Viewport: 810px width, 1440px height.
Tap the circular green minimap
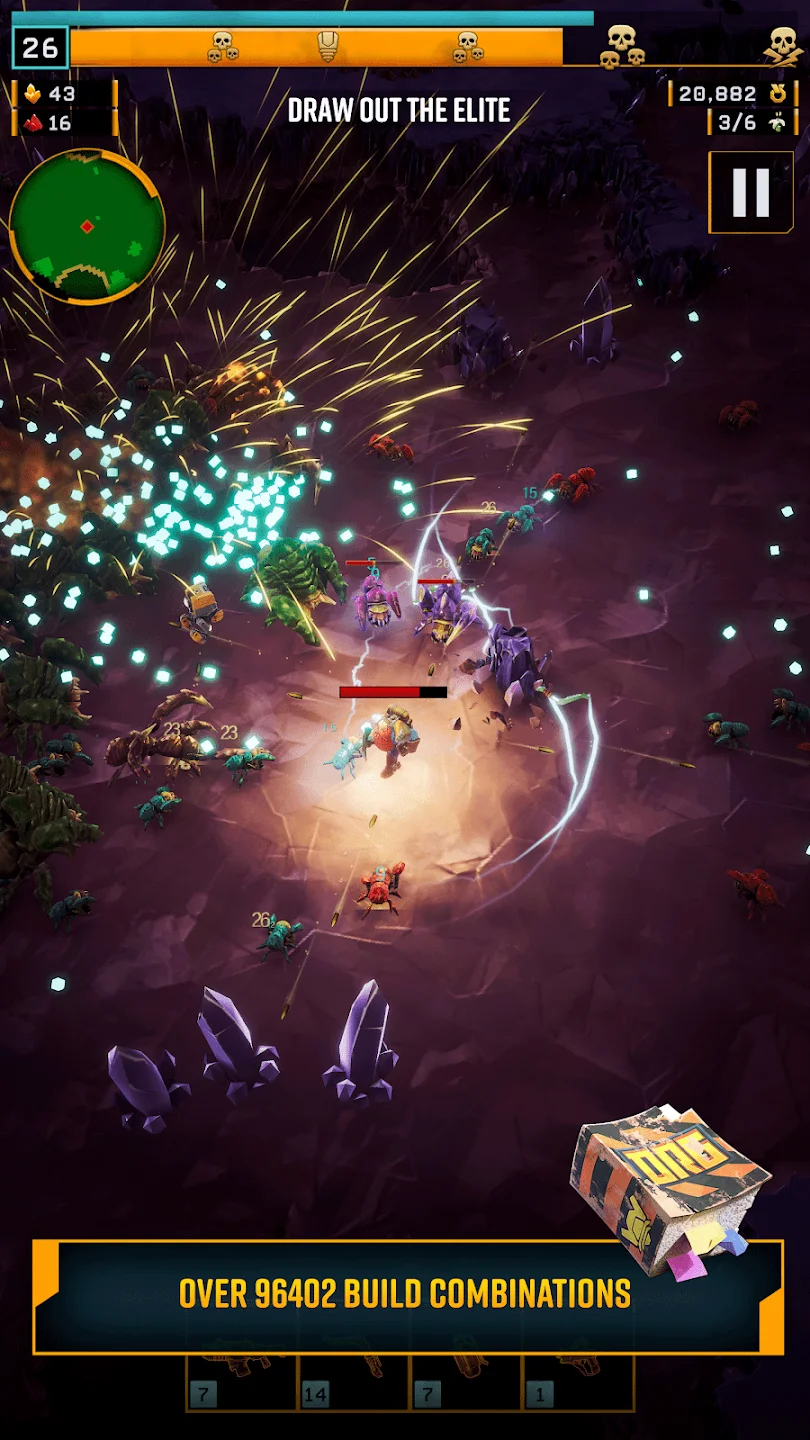point(87,227)
